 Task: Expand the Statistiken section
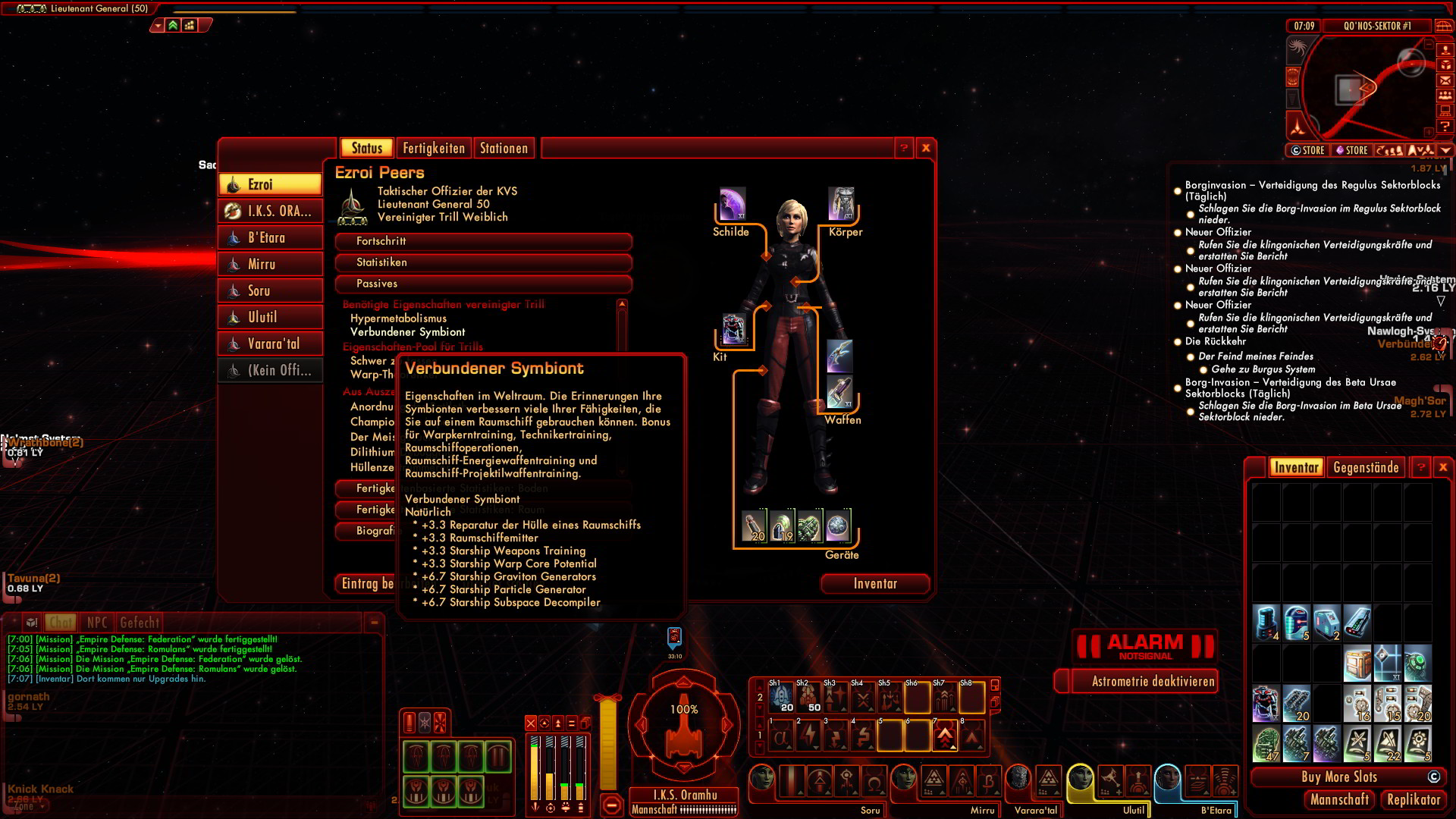click(483, 262)
